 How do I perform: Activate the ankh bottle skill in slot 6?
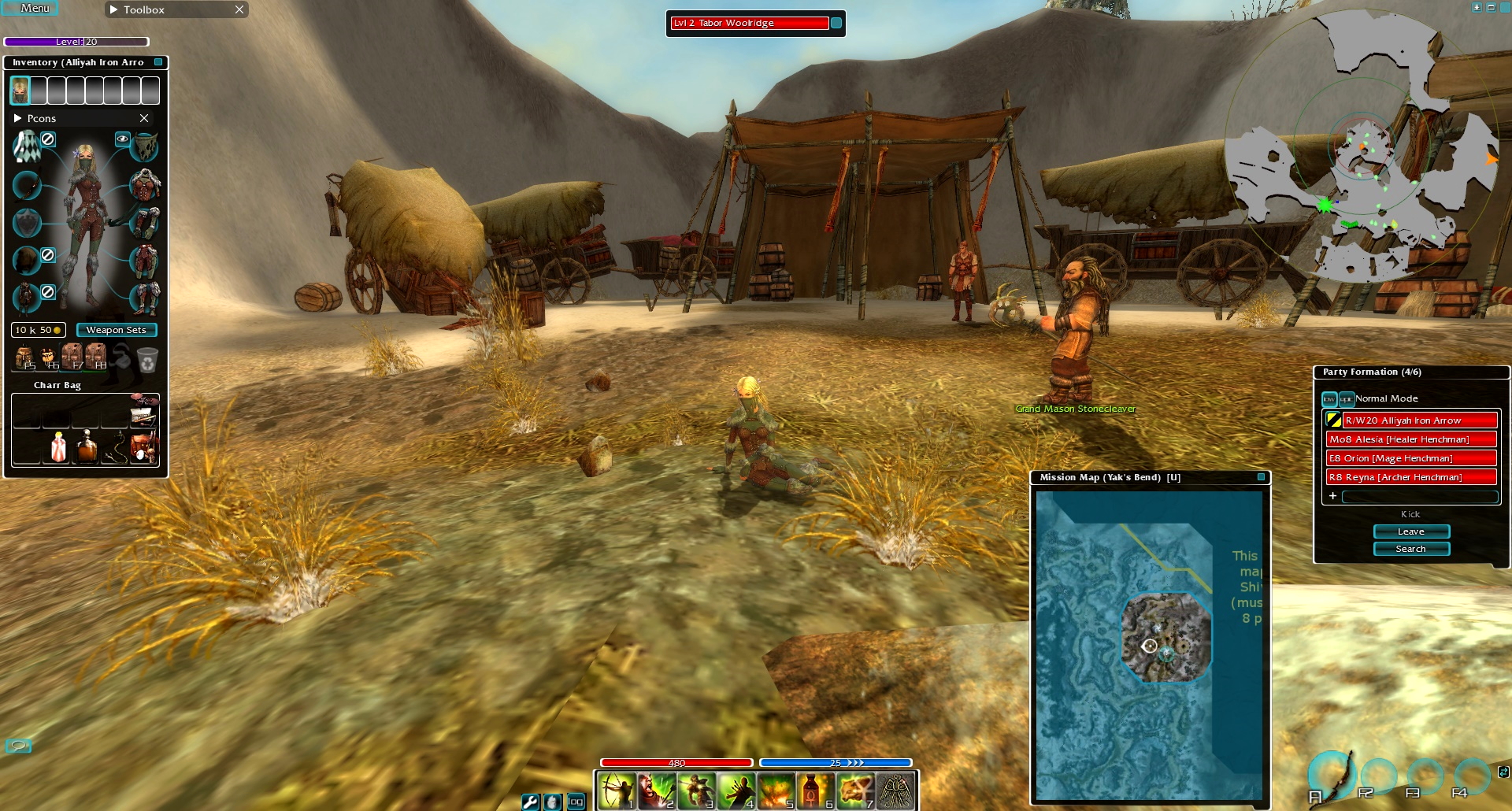click(815, 791)
